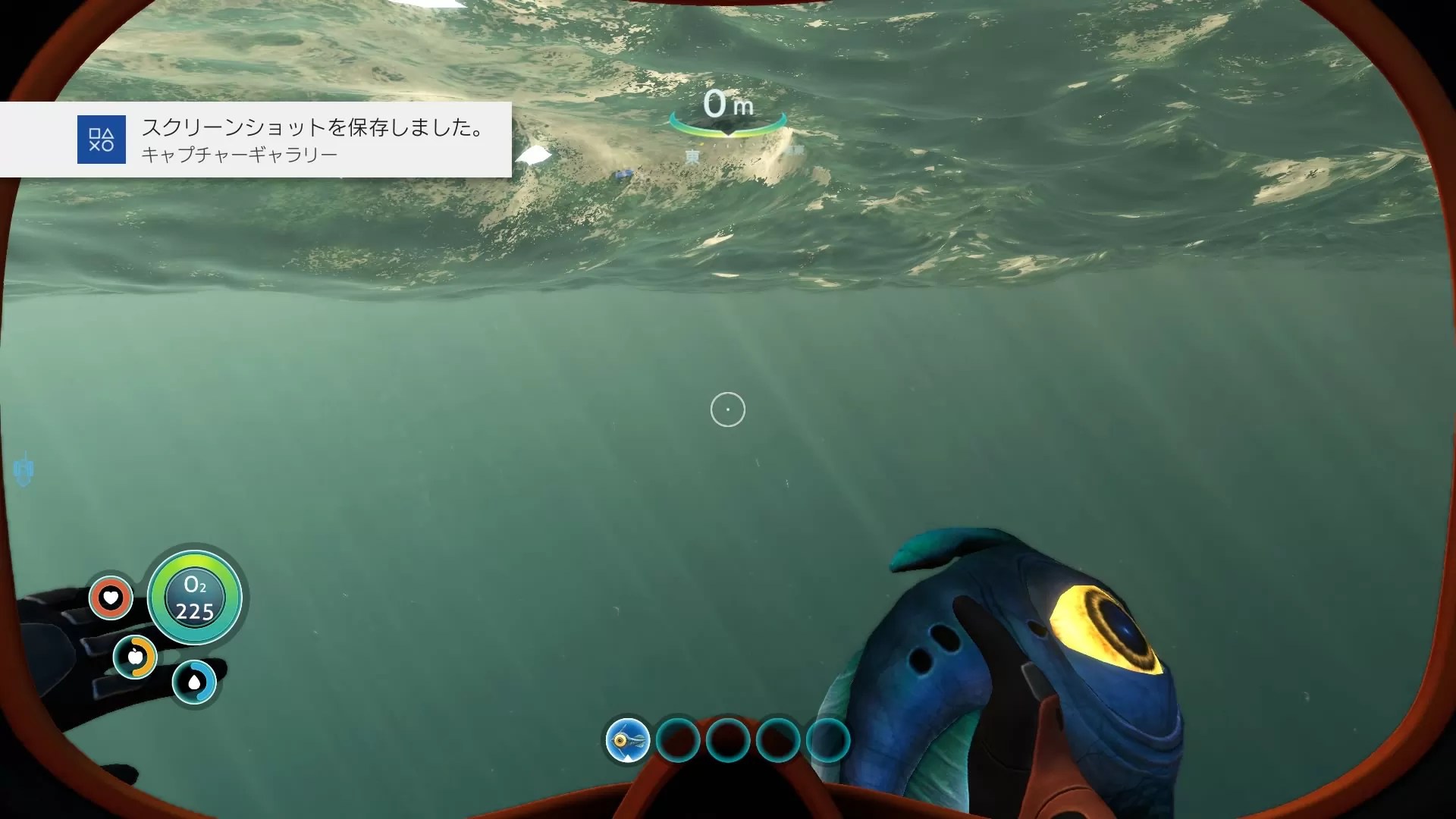
Task: Click the PlayStation shapes icon in the notification
Action: click(103, 140)
